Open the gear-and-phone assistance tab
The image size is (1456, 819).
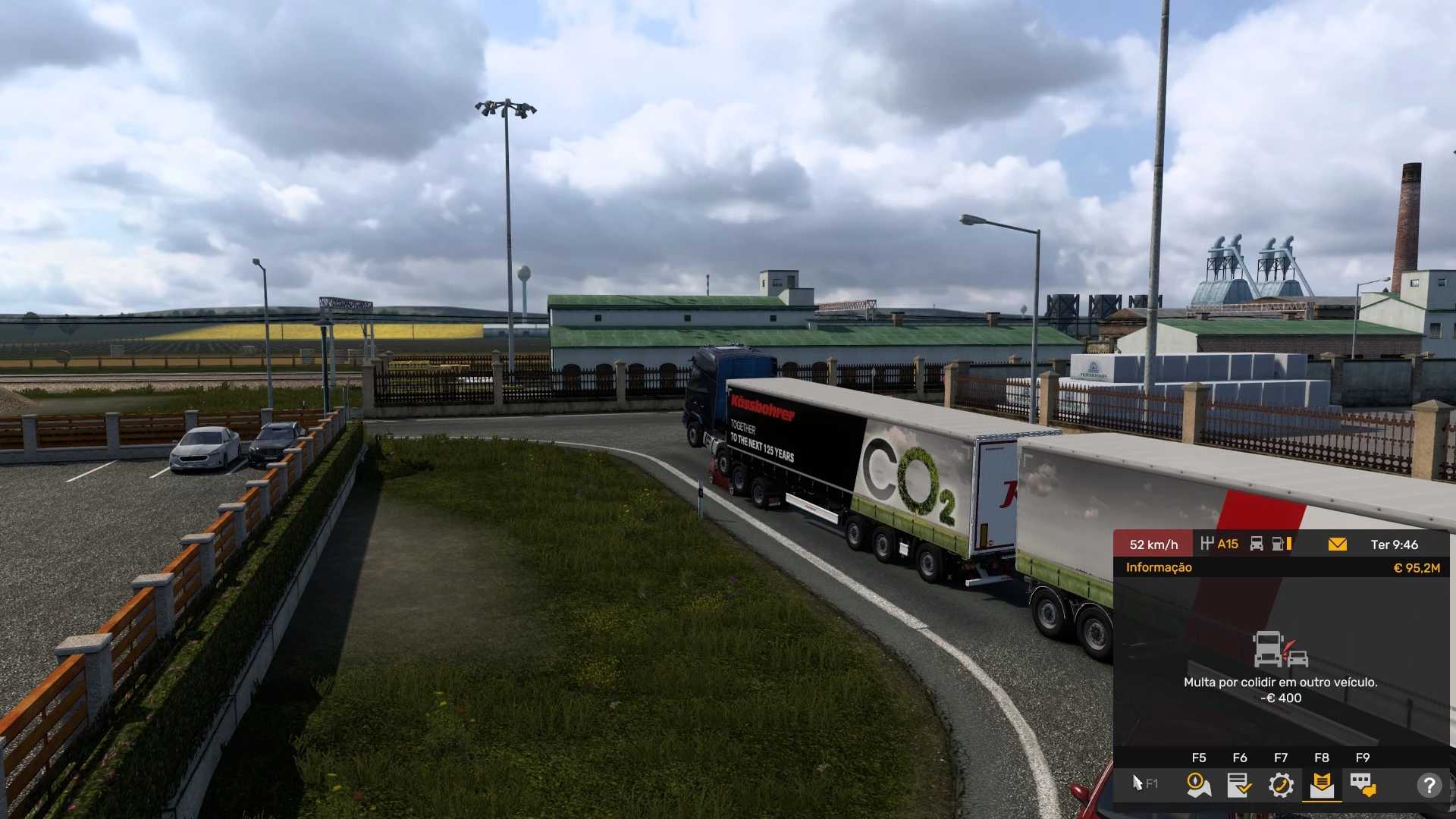click(1281, 784)
